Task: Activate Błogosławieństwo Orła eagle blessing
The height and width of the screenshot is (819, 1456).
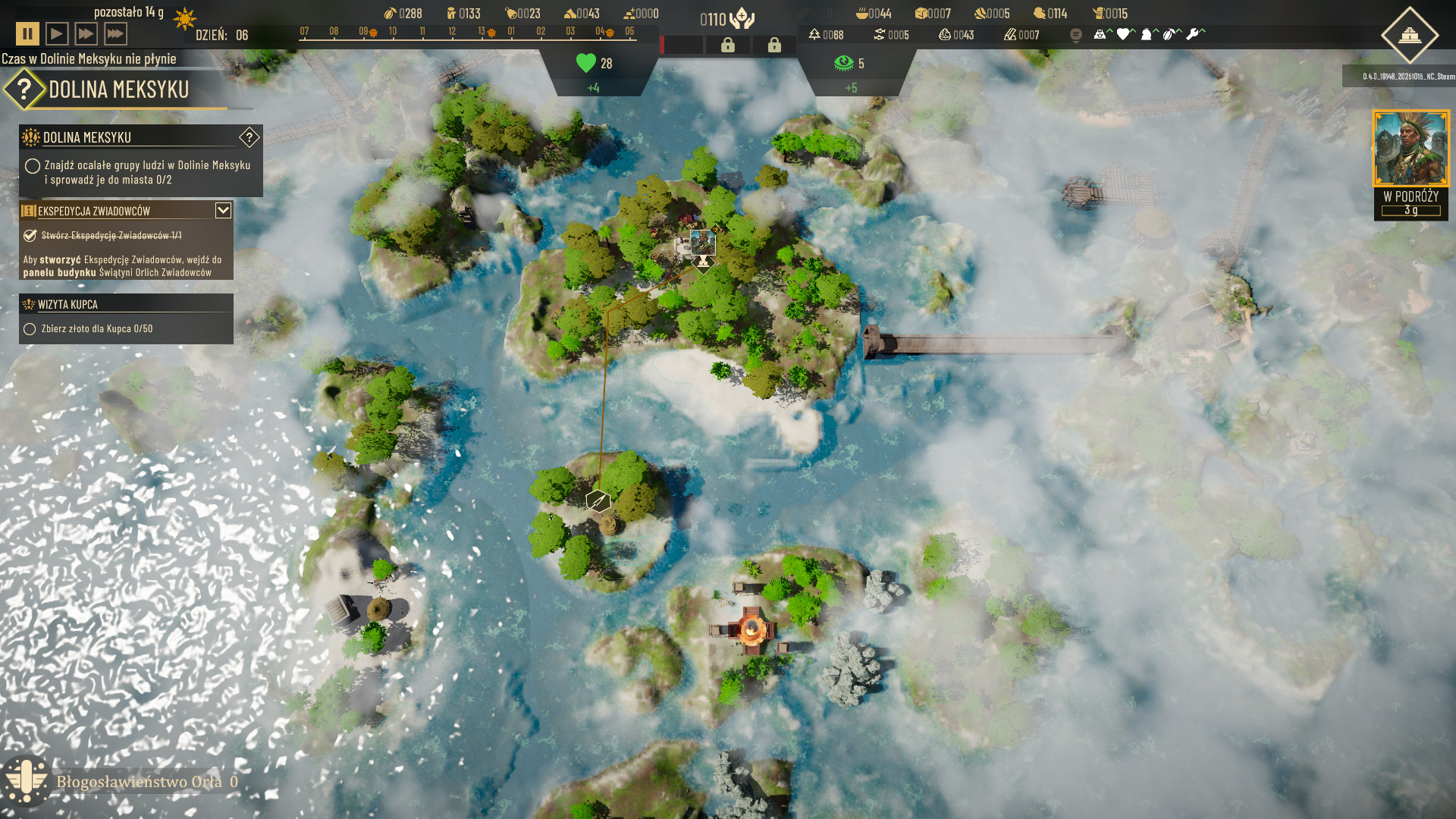Action: tap(27, 781)
